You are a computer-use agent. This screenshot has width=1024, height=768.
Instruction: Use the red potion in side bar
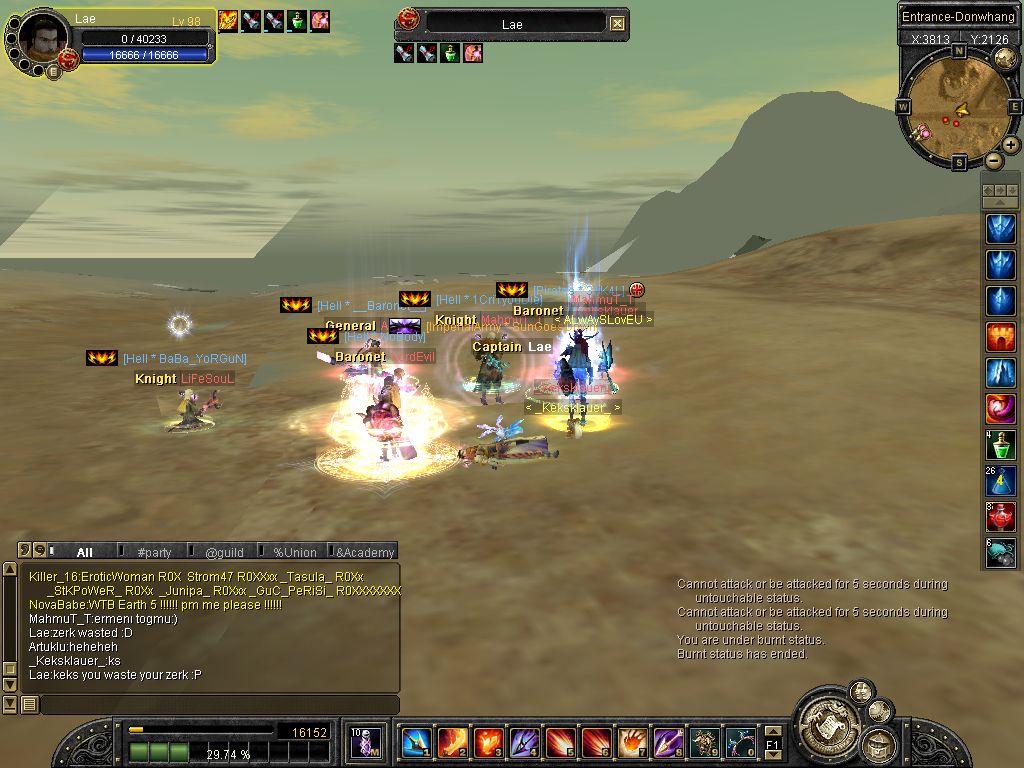point(1000,517)
